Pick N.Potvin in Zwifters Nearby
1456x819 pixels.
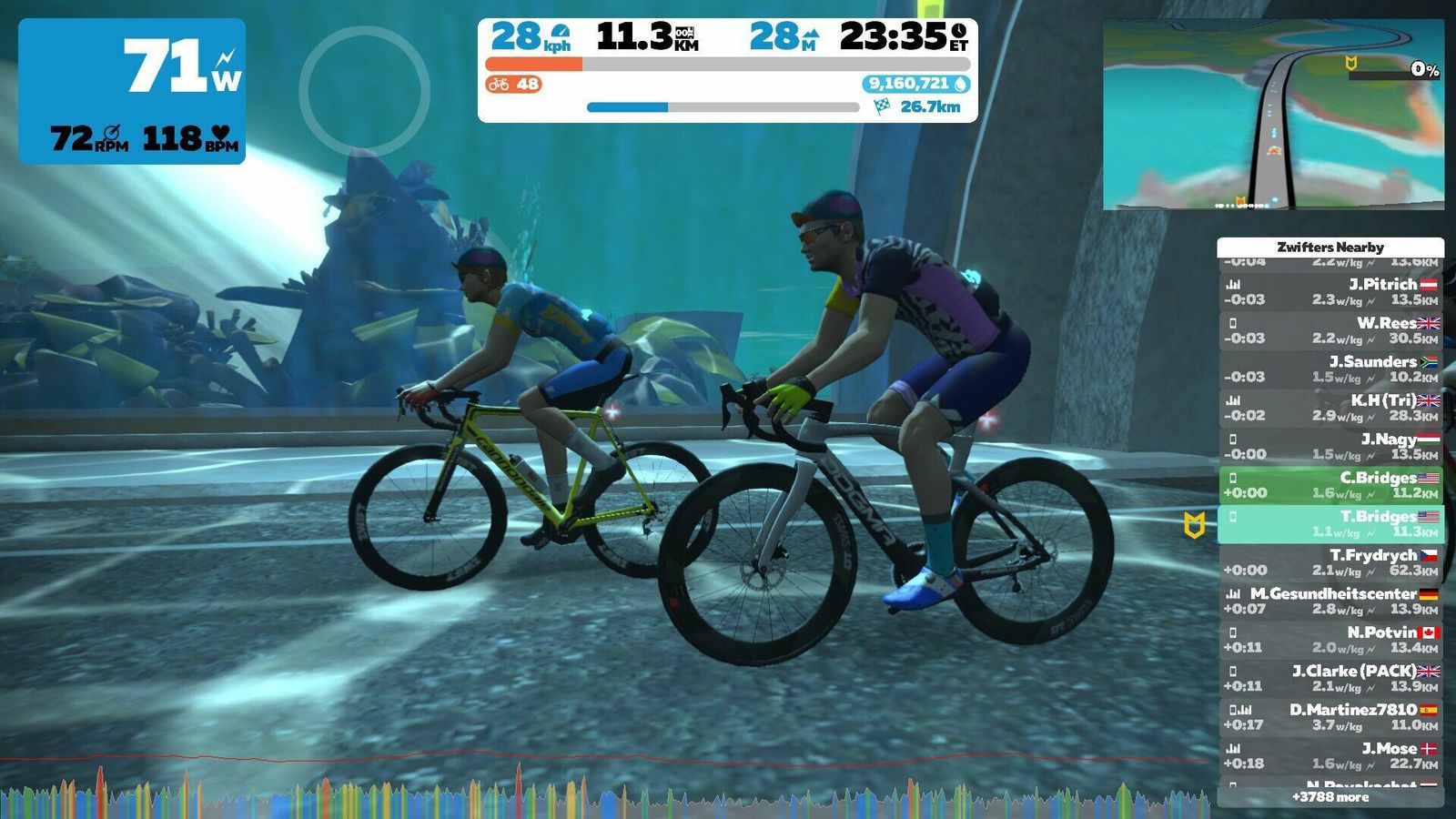pos(1330,640)
